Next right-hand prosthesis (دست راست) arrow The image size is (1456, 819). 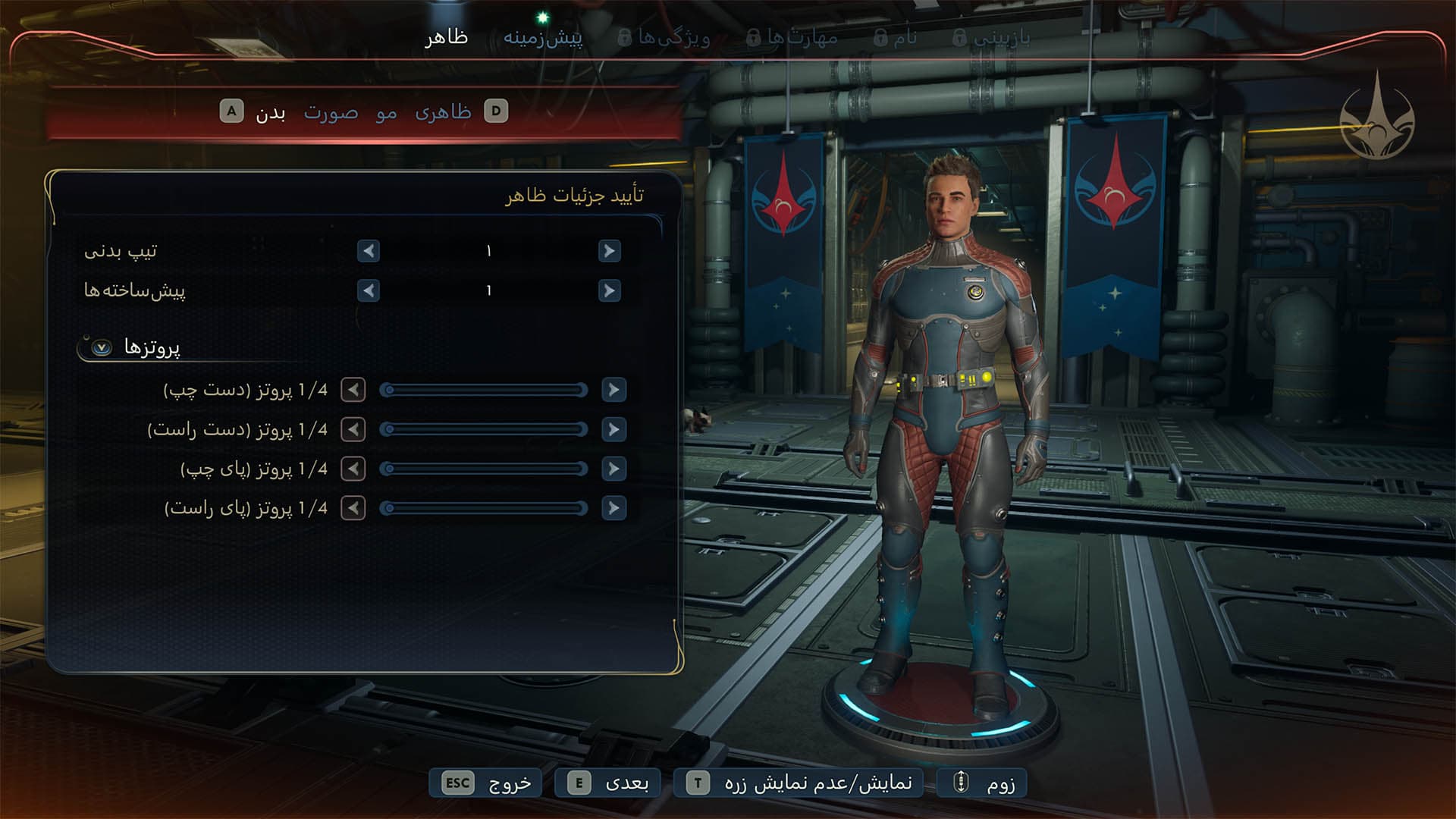[x=613, y=429]
